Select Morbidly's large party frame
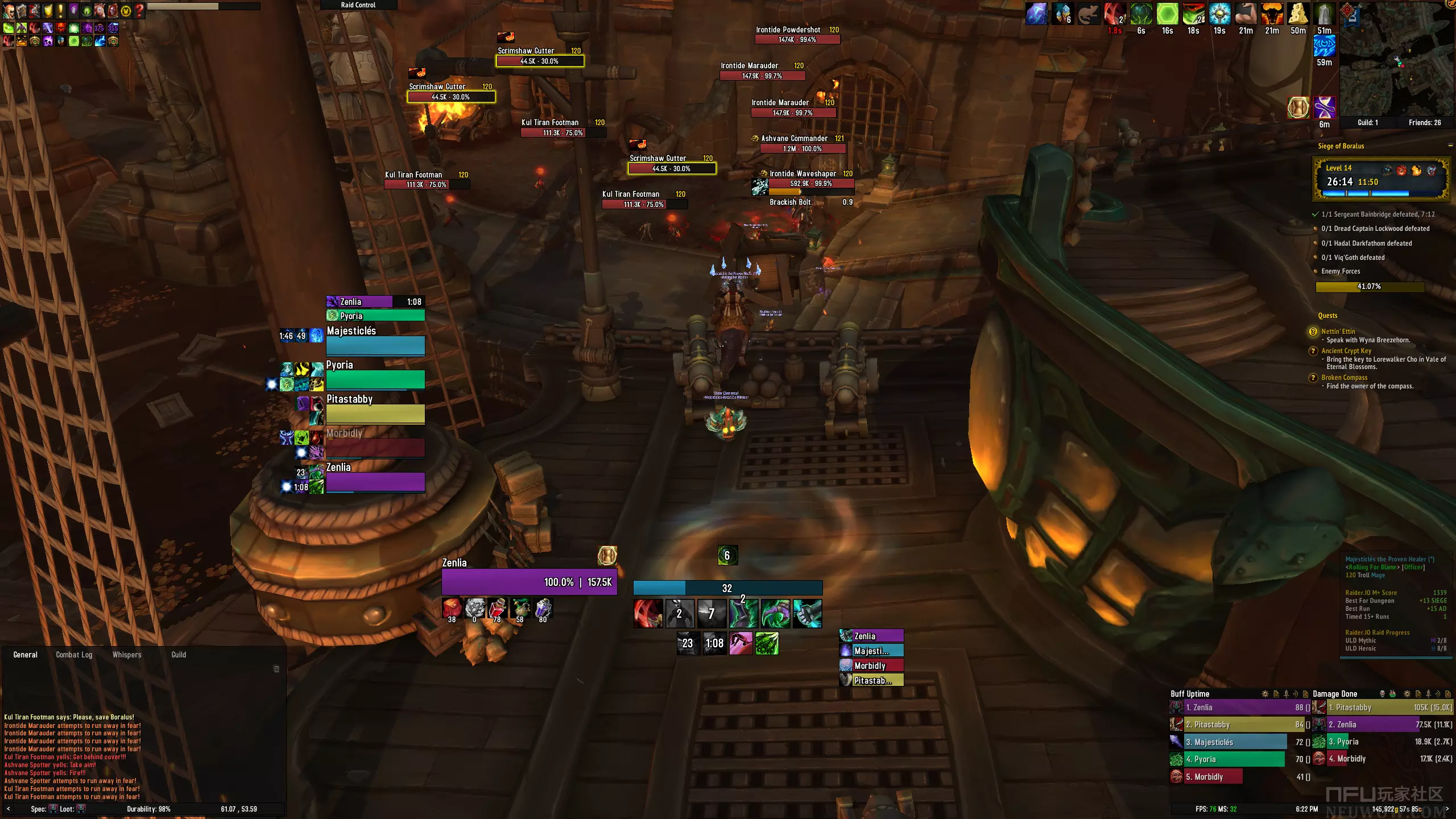Screen dimensions: 1456x819 point(375,448)
